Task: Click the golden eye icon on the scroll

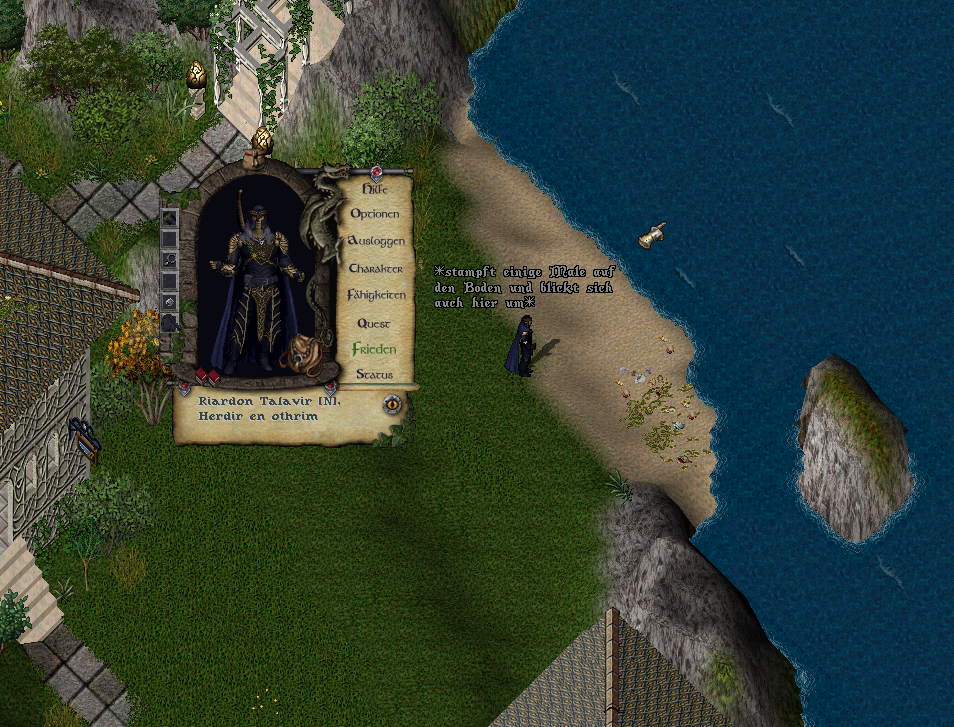Action: pyautogui.click(x=392, y=404)
